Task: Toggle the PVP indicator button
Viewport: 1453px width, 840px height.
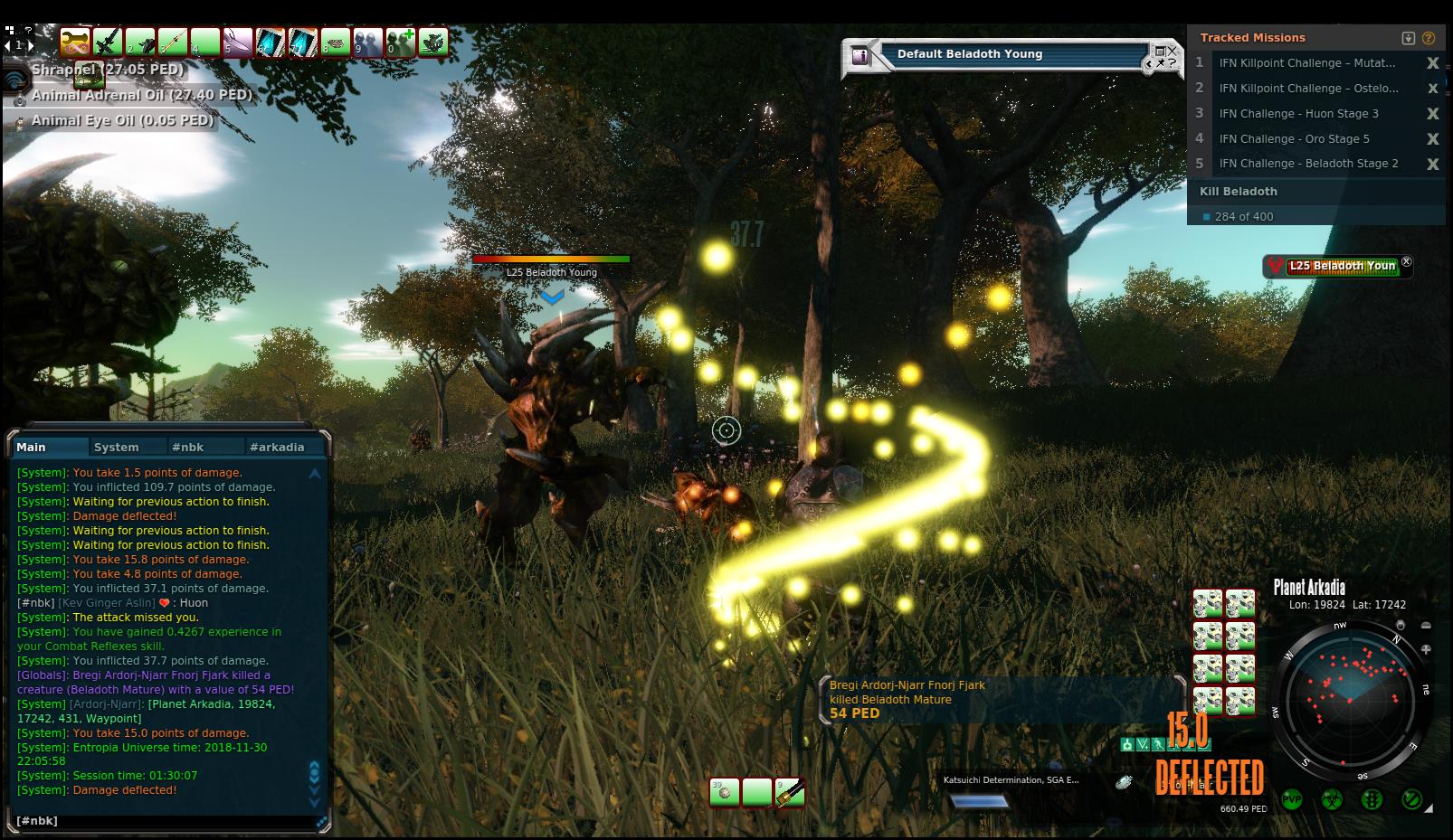Action: (1292, 799)
